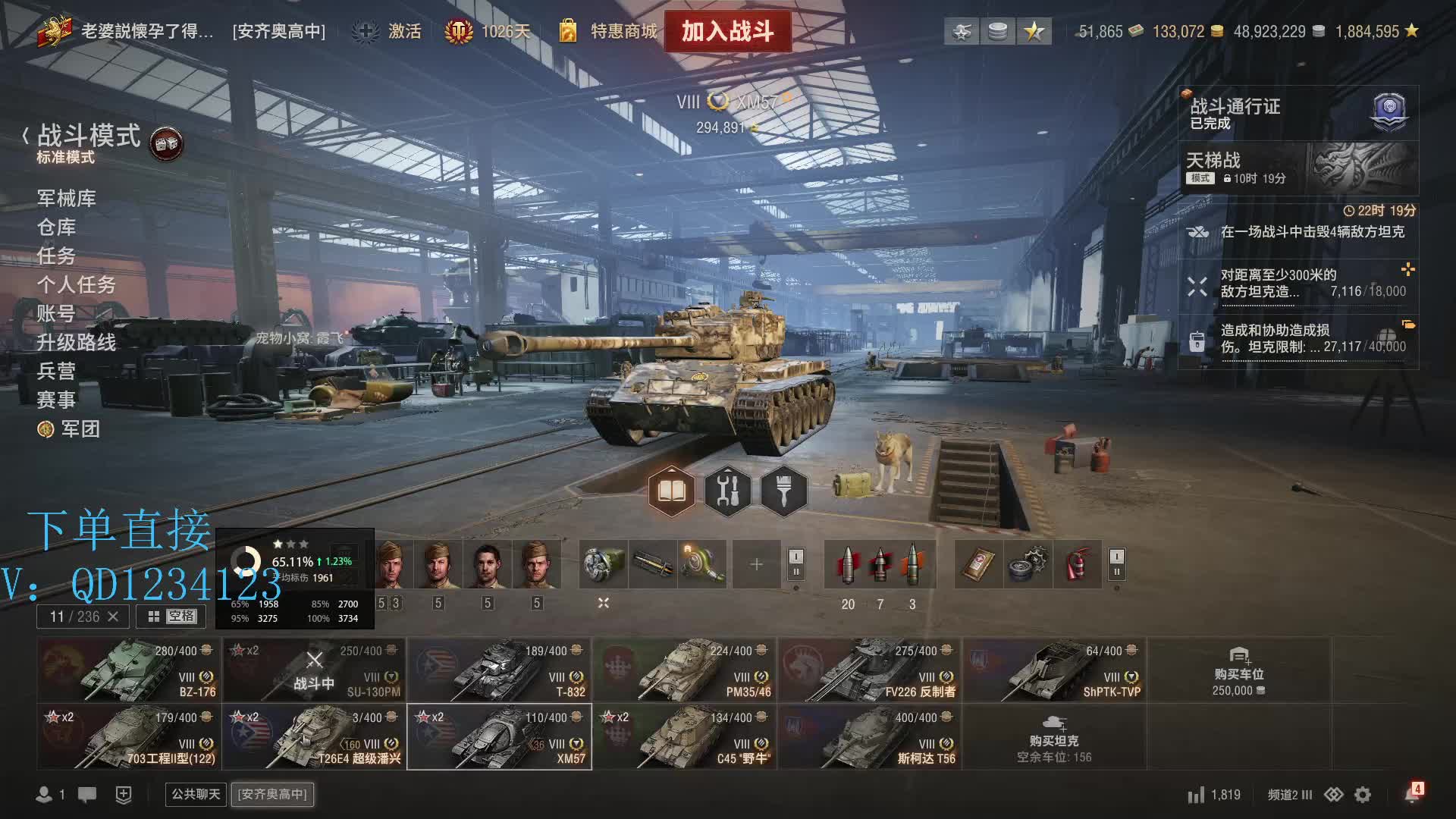Open the paintbrush exterior customization button

[x=783, y=492]
